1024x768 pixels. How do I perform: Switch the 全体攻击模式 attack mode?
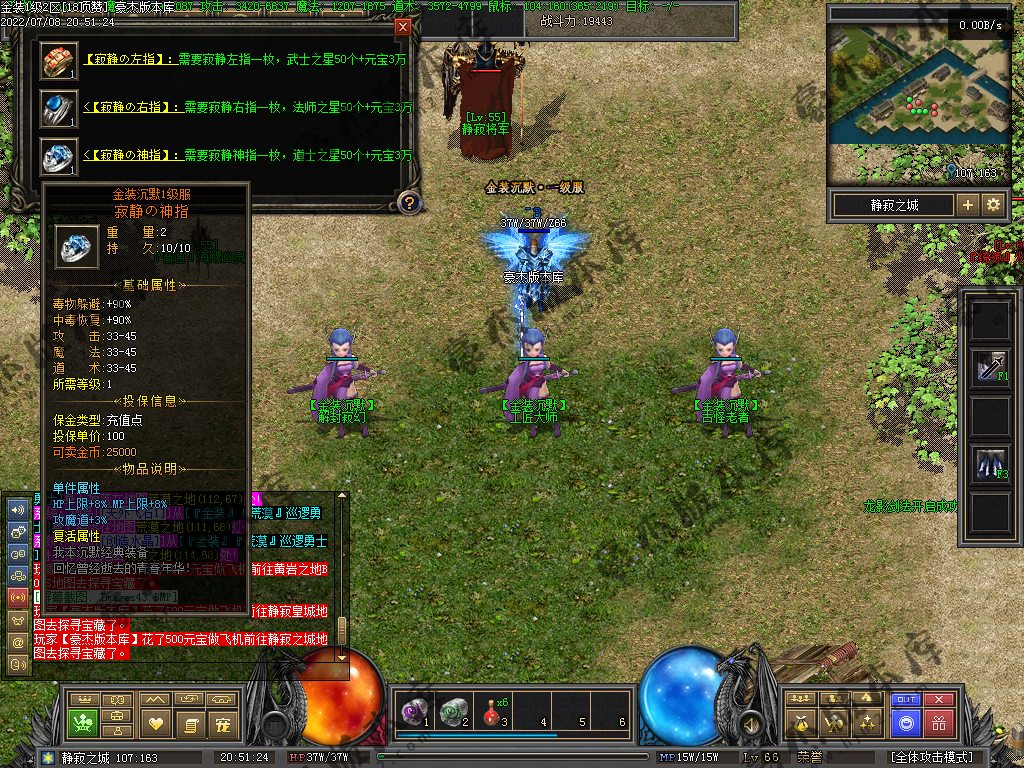coord(930,757)
